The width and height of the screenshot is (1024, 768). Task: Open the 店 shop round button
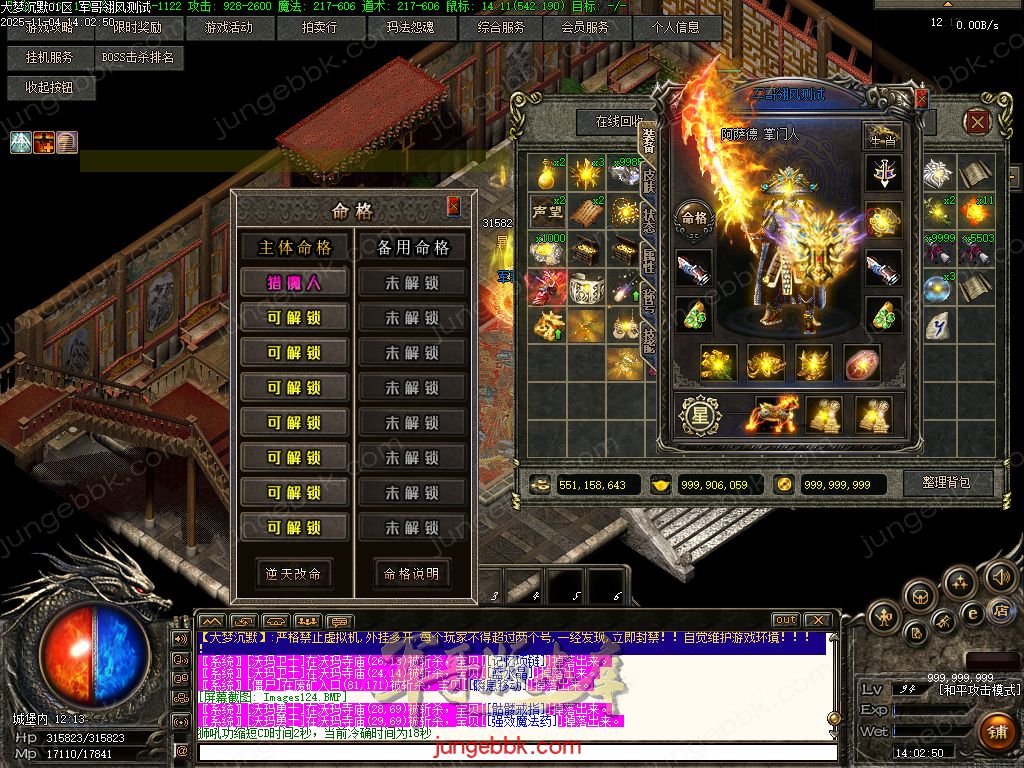1001,611
